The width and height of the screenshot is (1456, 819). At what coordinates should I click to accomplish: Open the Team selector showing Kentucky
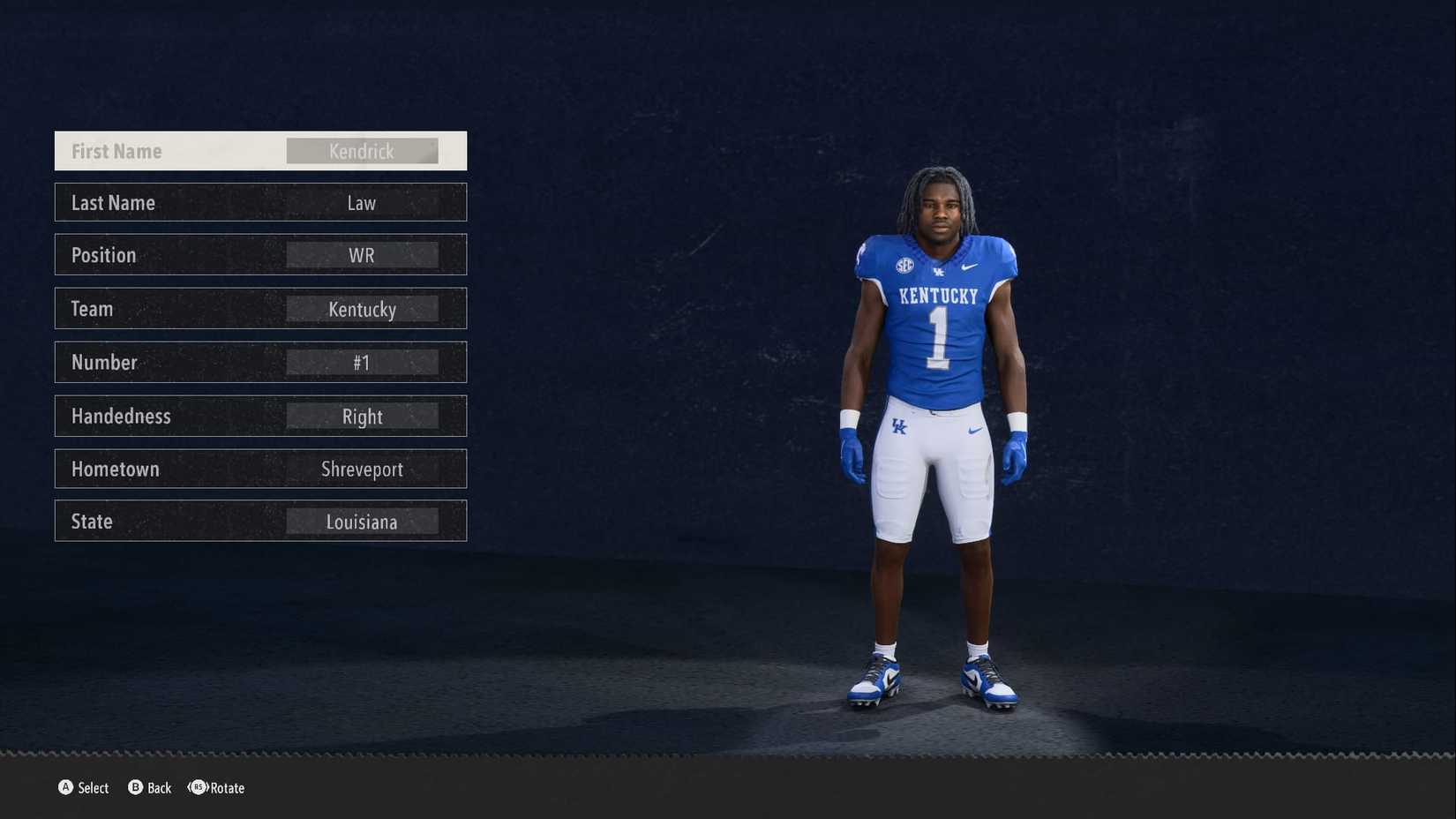tap(362, 308)
